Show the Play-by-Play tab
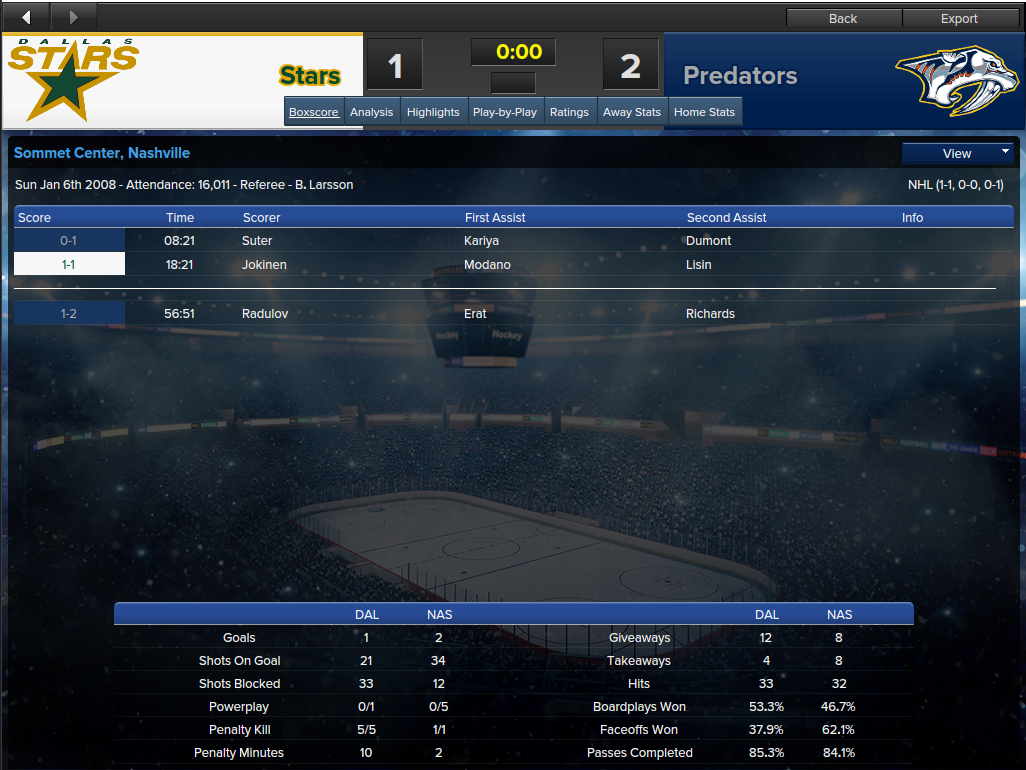 (x=505, y=112)
